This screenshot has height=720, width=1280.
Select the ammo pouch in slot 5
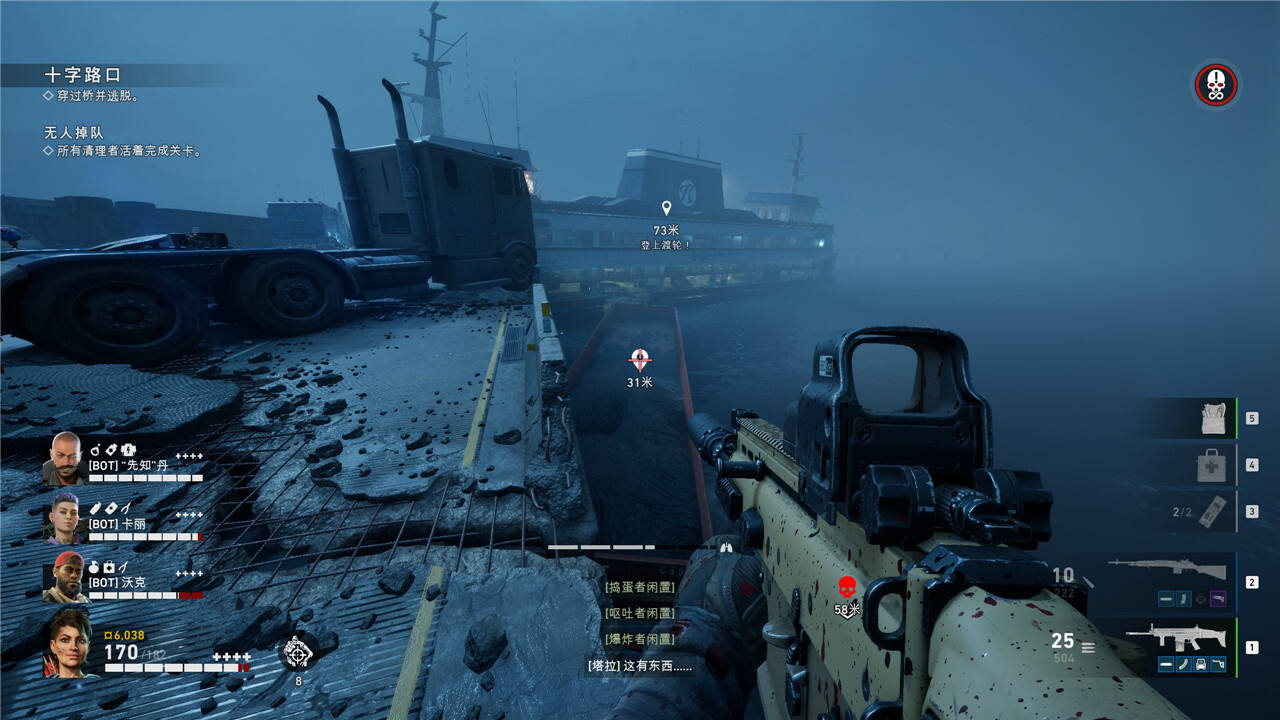pos(1213,419)
